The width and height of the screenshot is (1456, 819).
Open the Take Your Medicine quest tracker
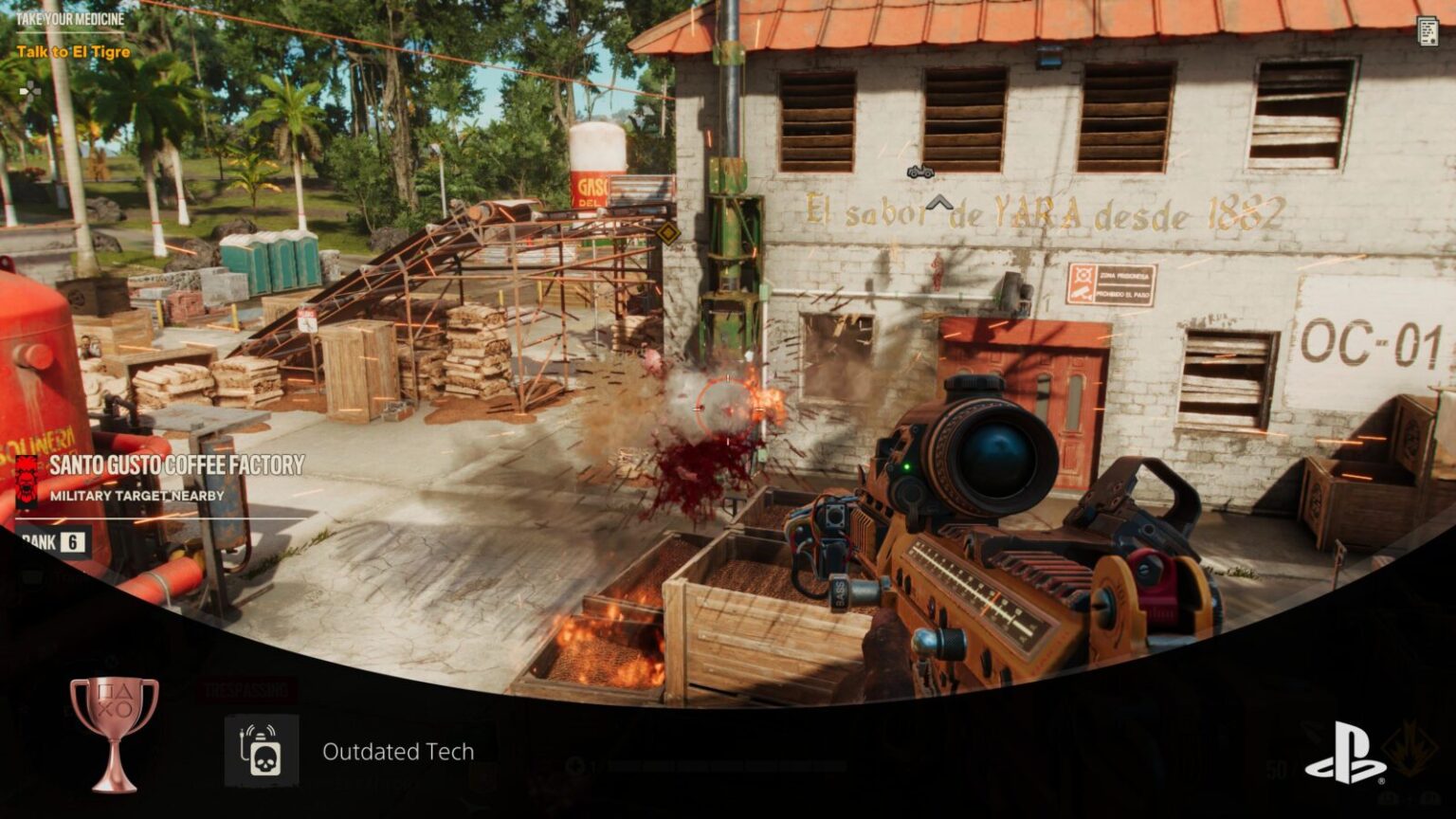click(x=70, y=19)
